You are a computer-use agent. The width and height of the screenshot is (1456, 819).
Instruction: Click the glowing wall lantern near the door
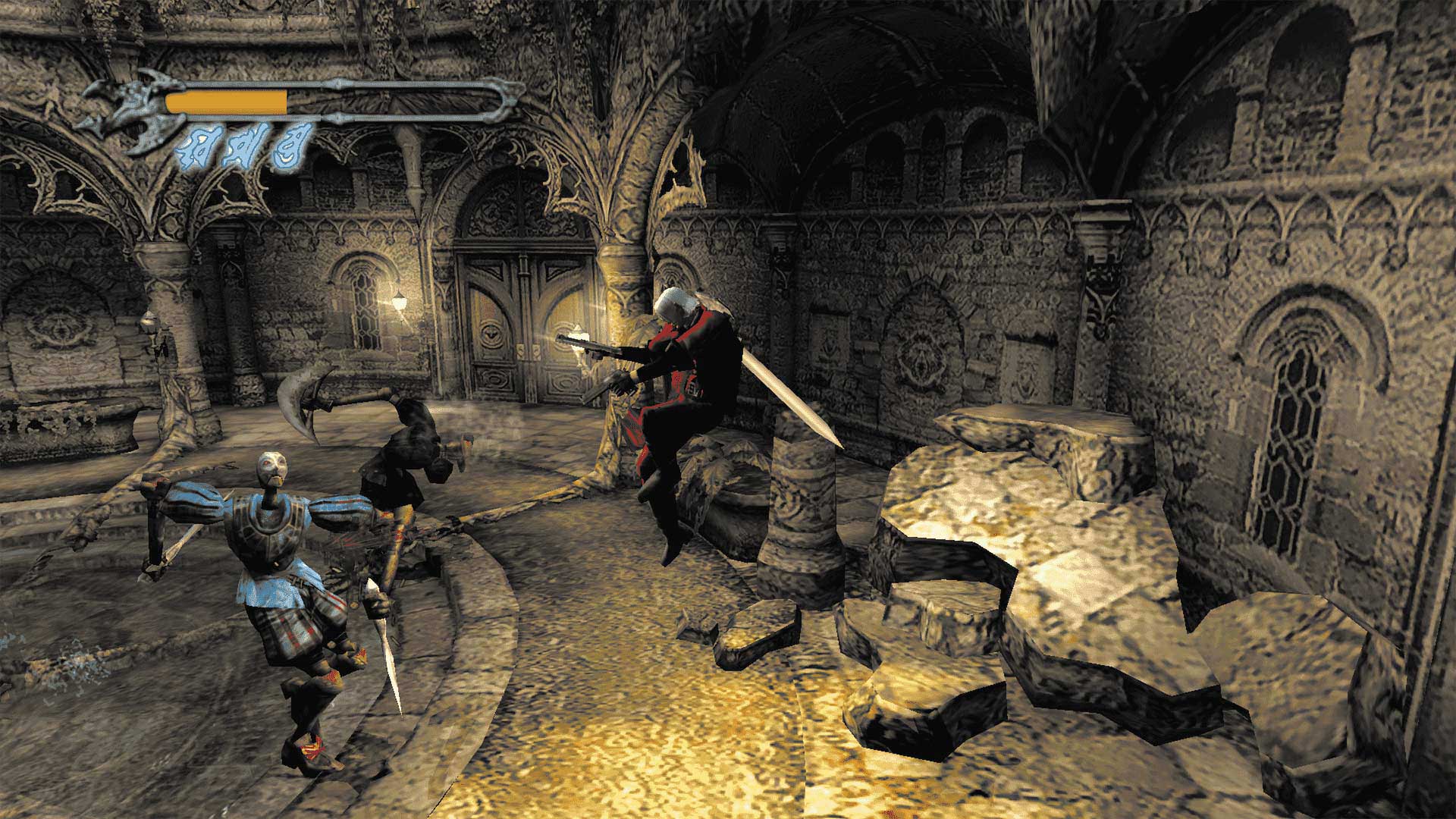tap(398, 303)
